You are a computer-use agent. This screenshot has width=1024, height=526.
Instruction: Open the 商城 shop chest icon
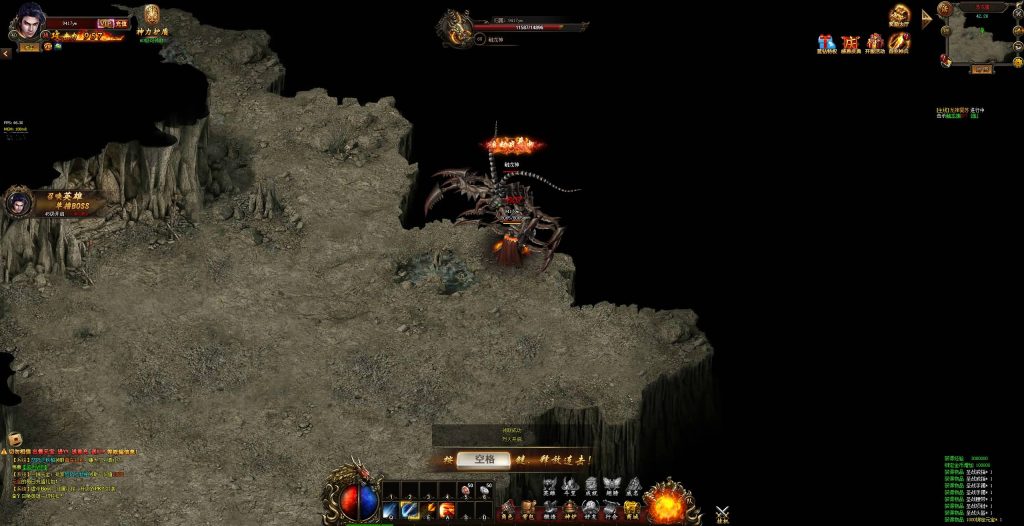(x=631, y=509)
